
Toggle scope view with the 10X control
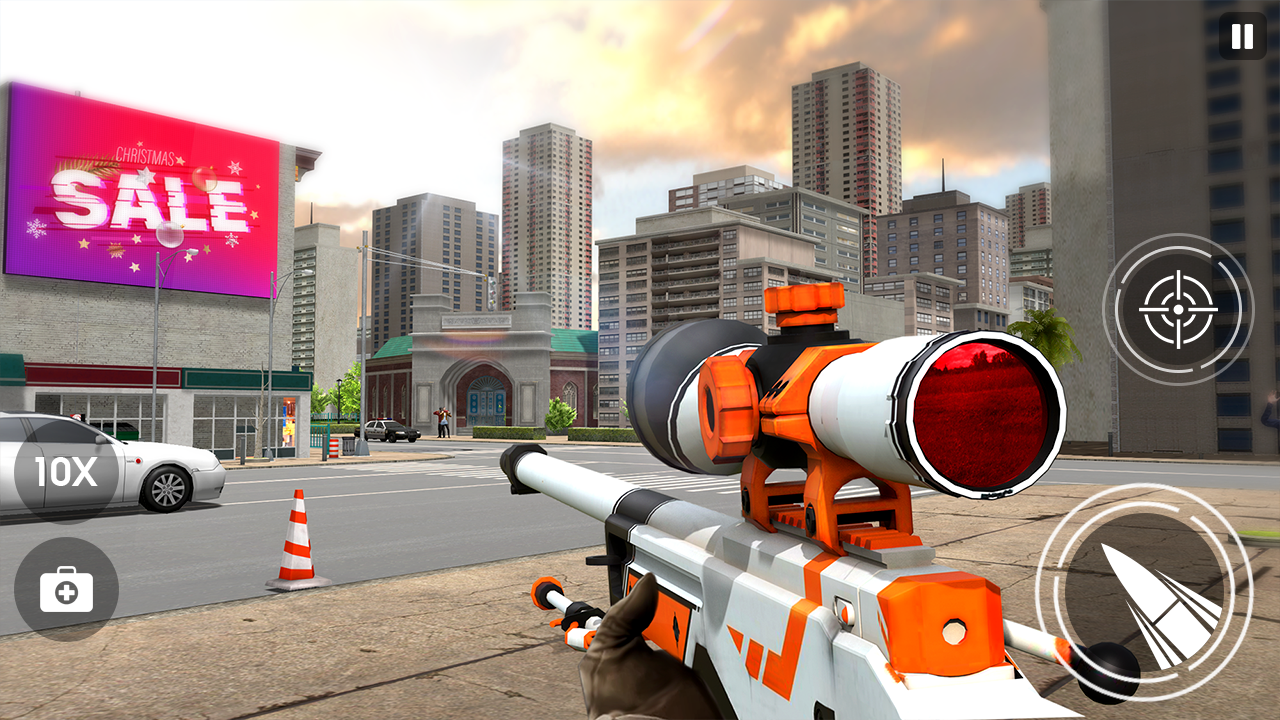click(x=63, y=471)
